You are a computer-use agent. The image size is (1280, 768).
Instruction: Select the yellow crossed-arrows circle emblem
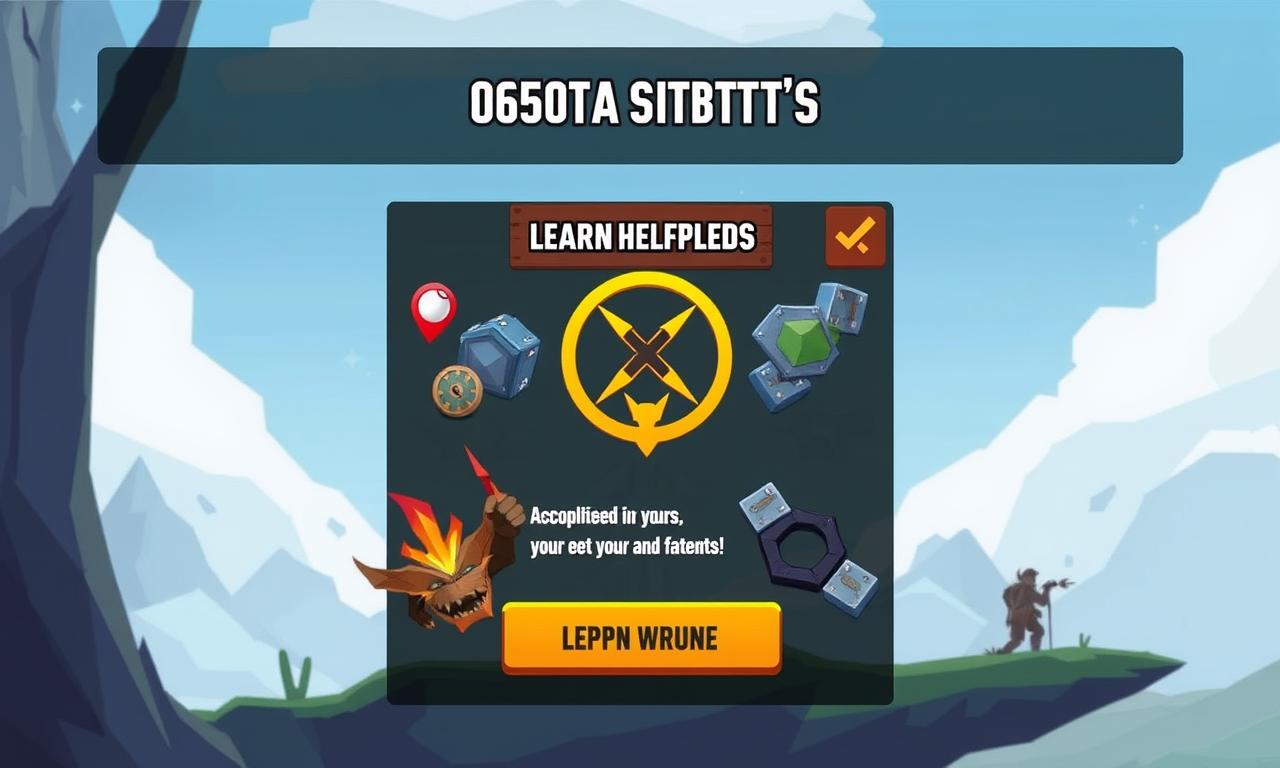646,357
